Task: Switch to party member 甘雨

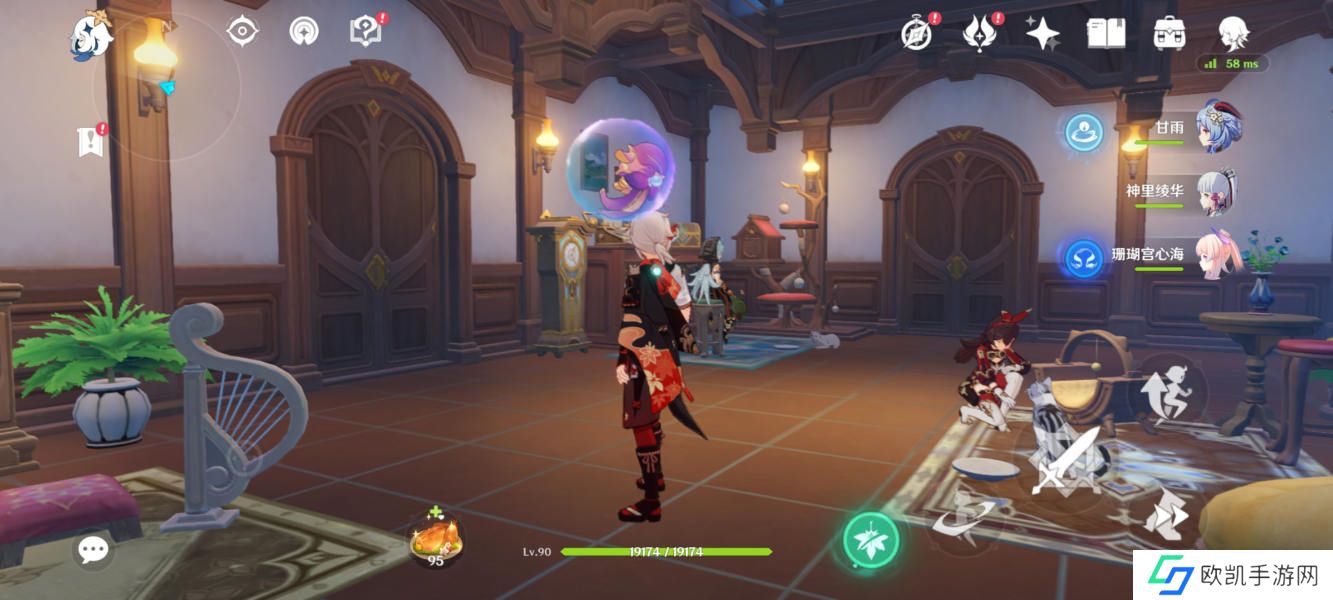Action: tap(1213, 128)
